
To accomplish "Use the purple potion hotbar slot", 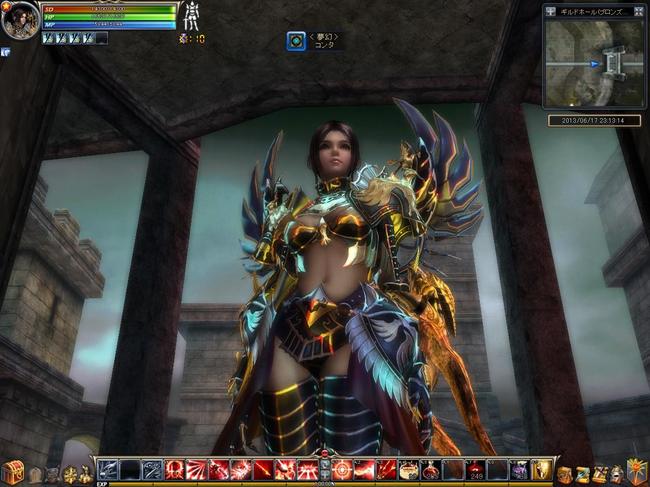I will [x=519, y=469].
